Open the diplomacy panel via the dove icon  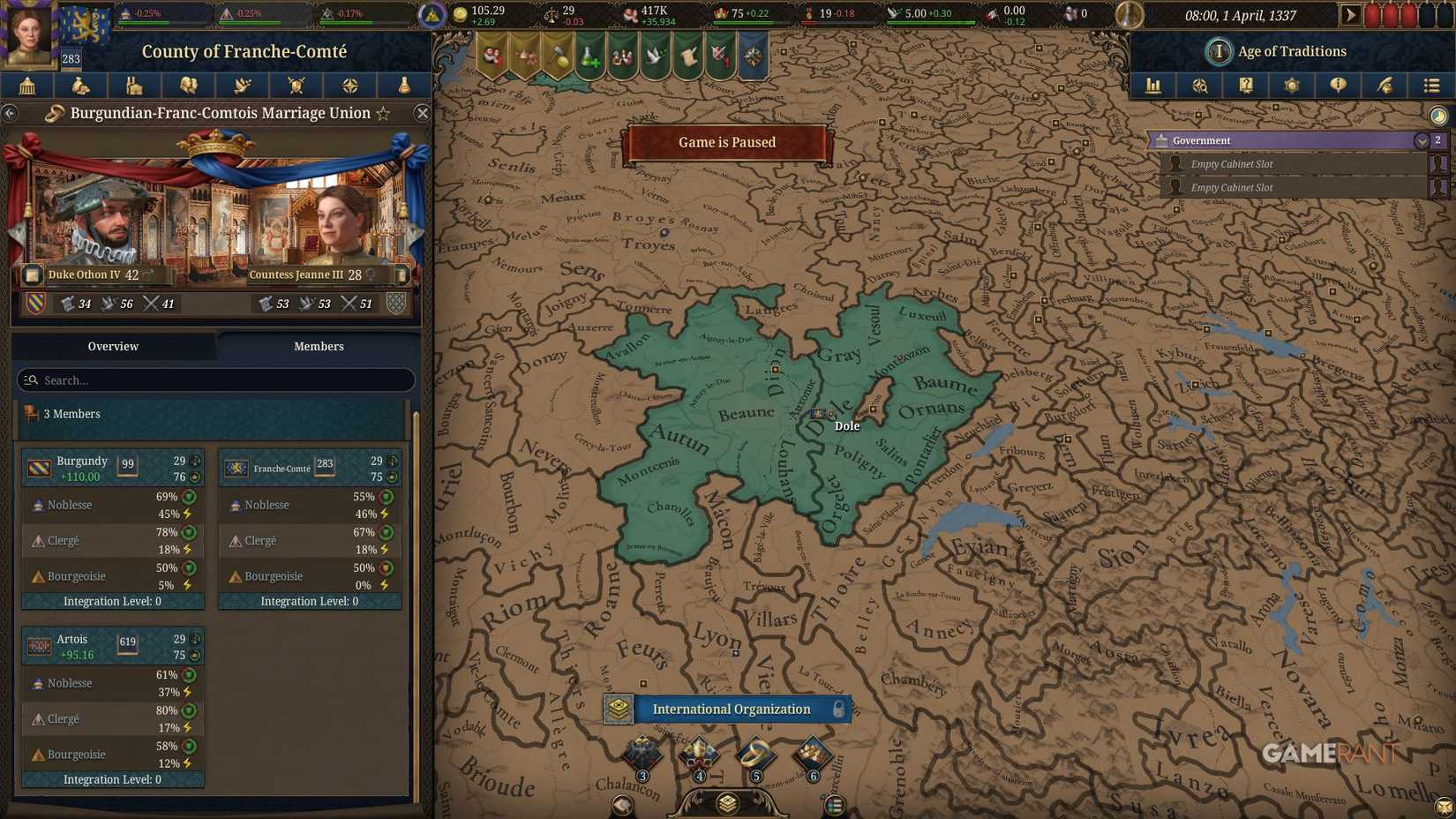(x=242, y=86)
